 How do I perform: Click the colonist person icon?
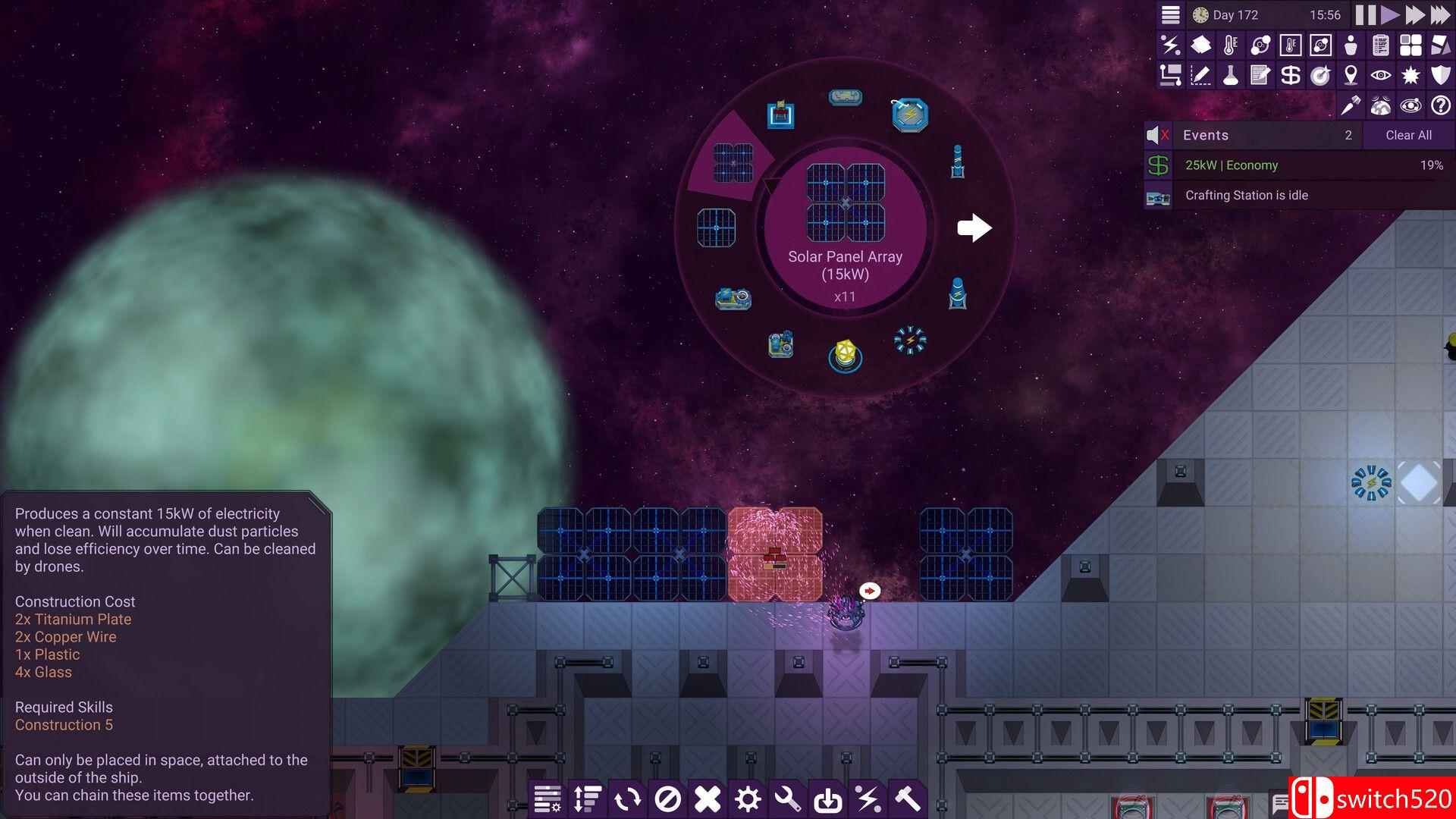click(x=1351, y=45)
